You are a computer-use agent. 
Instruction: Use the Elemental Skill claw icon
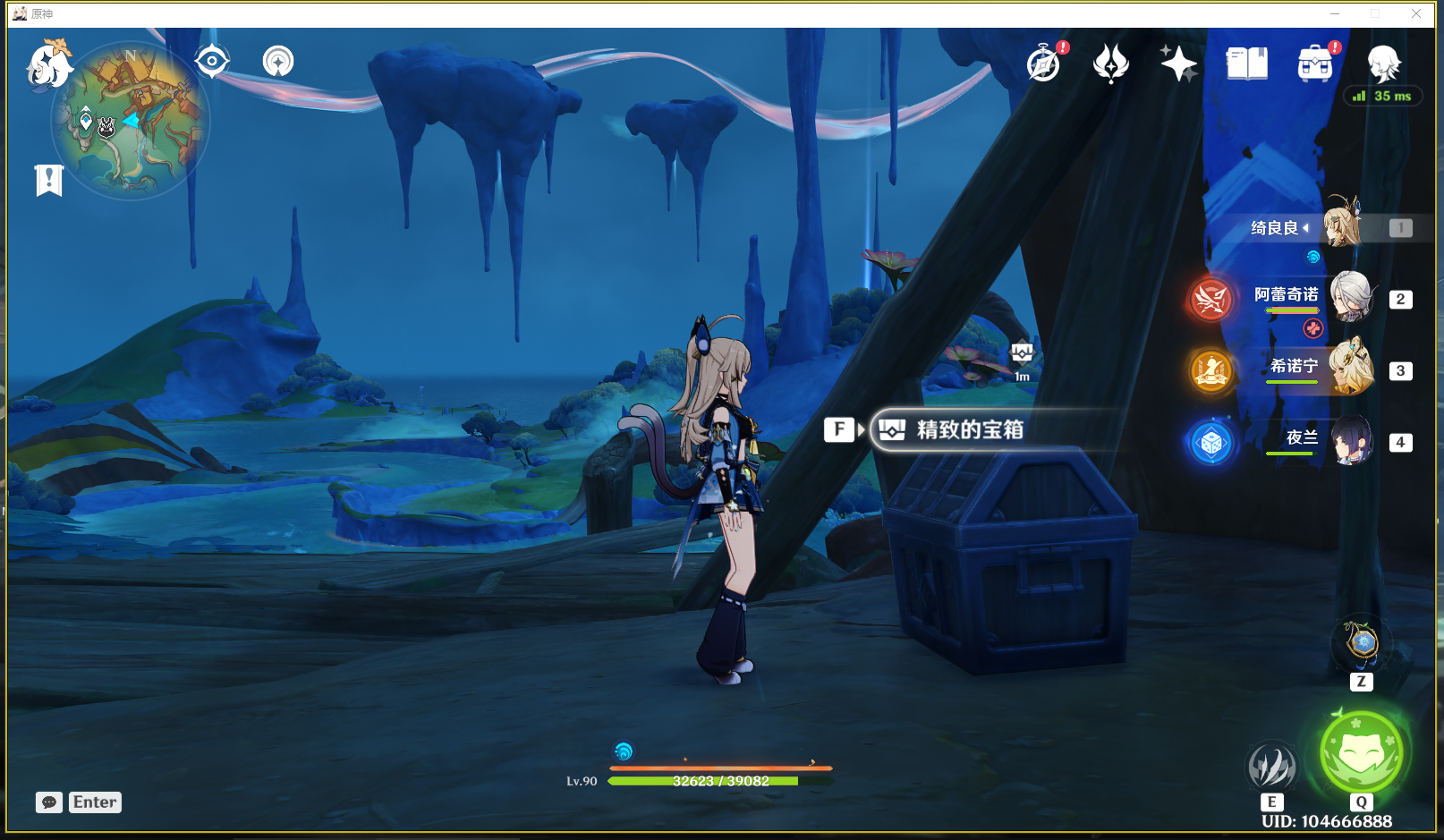pyautogui.click(x=1271, y=767)
